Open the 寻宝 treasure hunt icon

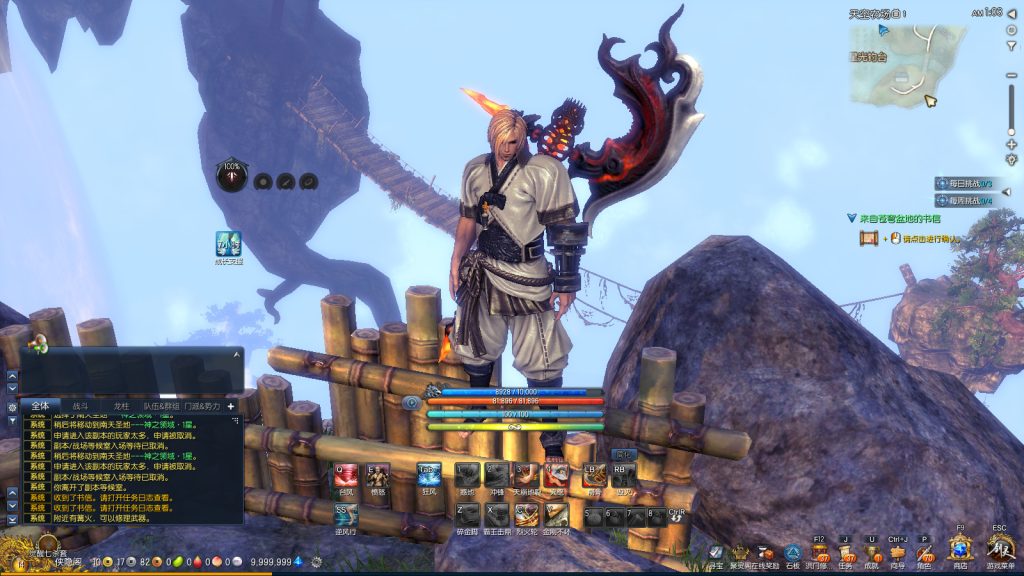click(715, 552)
